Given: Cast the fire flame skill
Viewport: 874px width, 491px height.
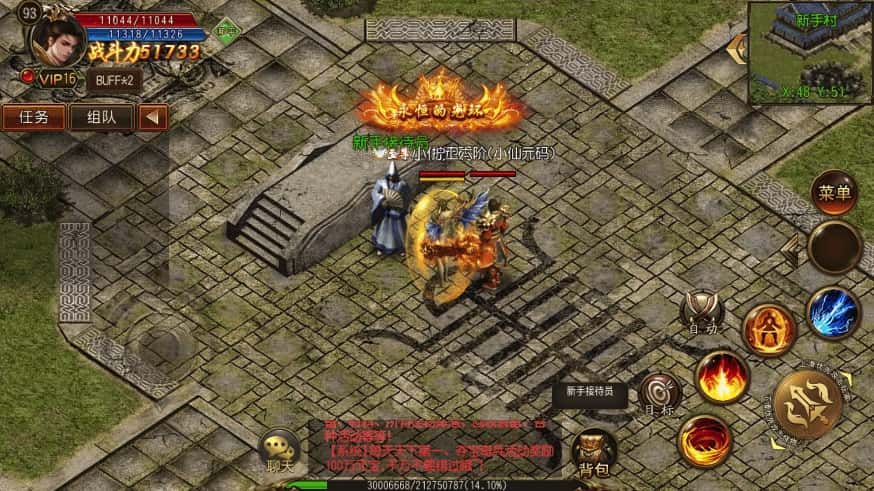Looking at the screenshot, I should coord(722,376).
